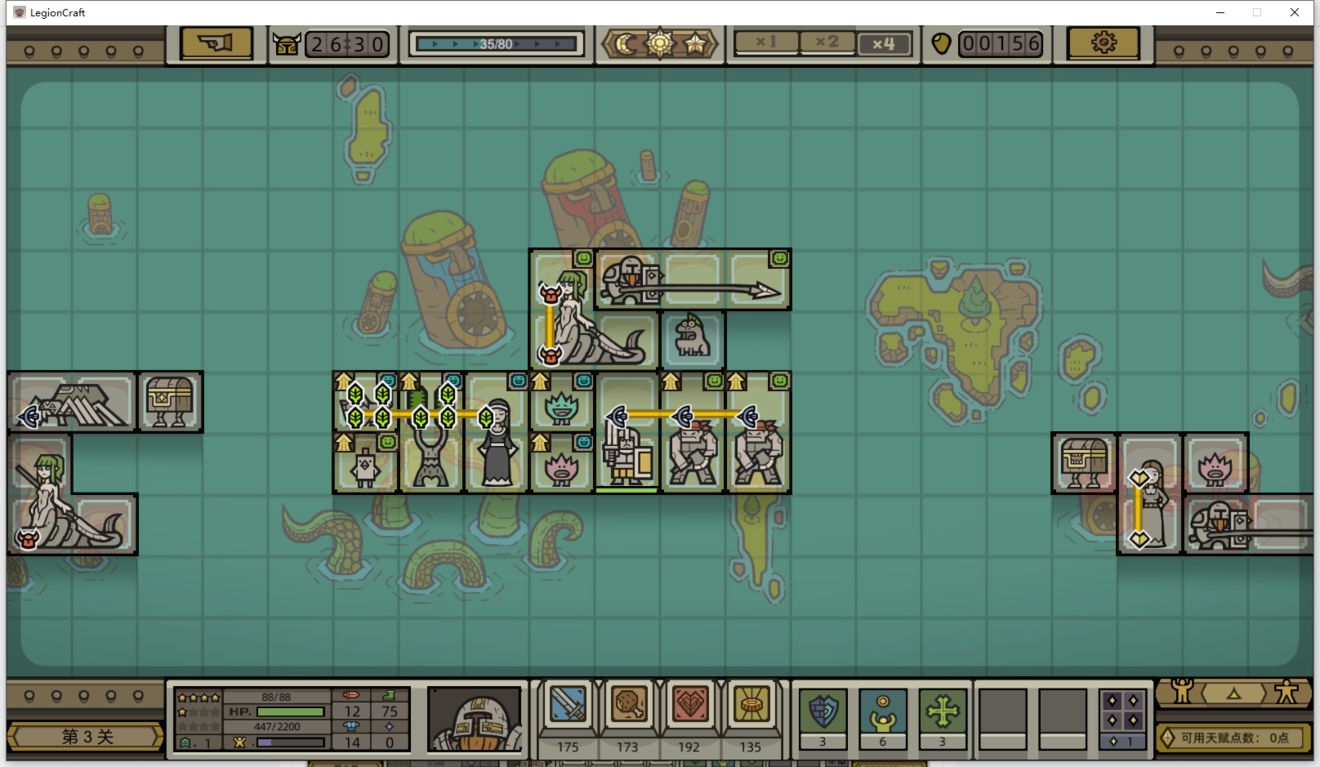Click the 第3关 stage label
The height and width of the screenshot is (767, 1320).
tap(86, 737)
